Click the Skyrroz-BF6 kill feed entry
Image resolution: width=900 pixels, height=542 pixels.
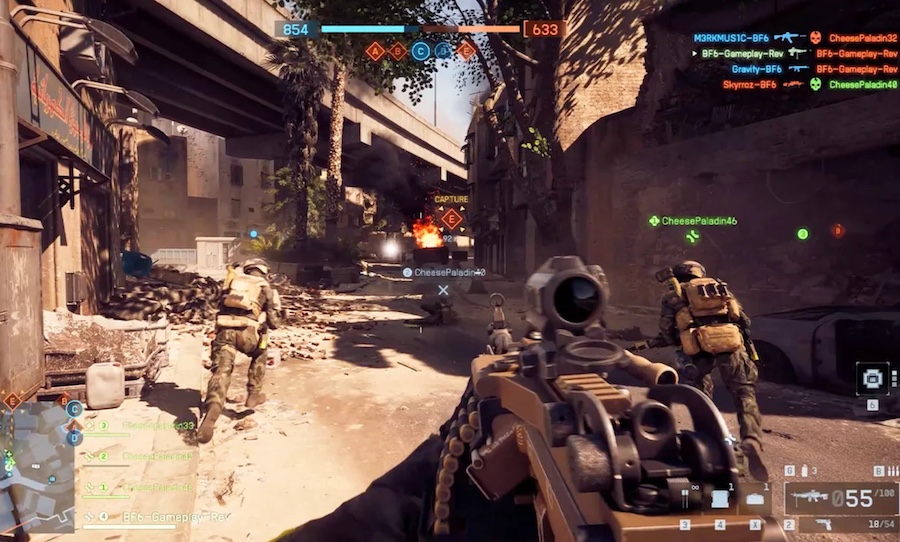748,85
